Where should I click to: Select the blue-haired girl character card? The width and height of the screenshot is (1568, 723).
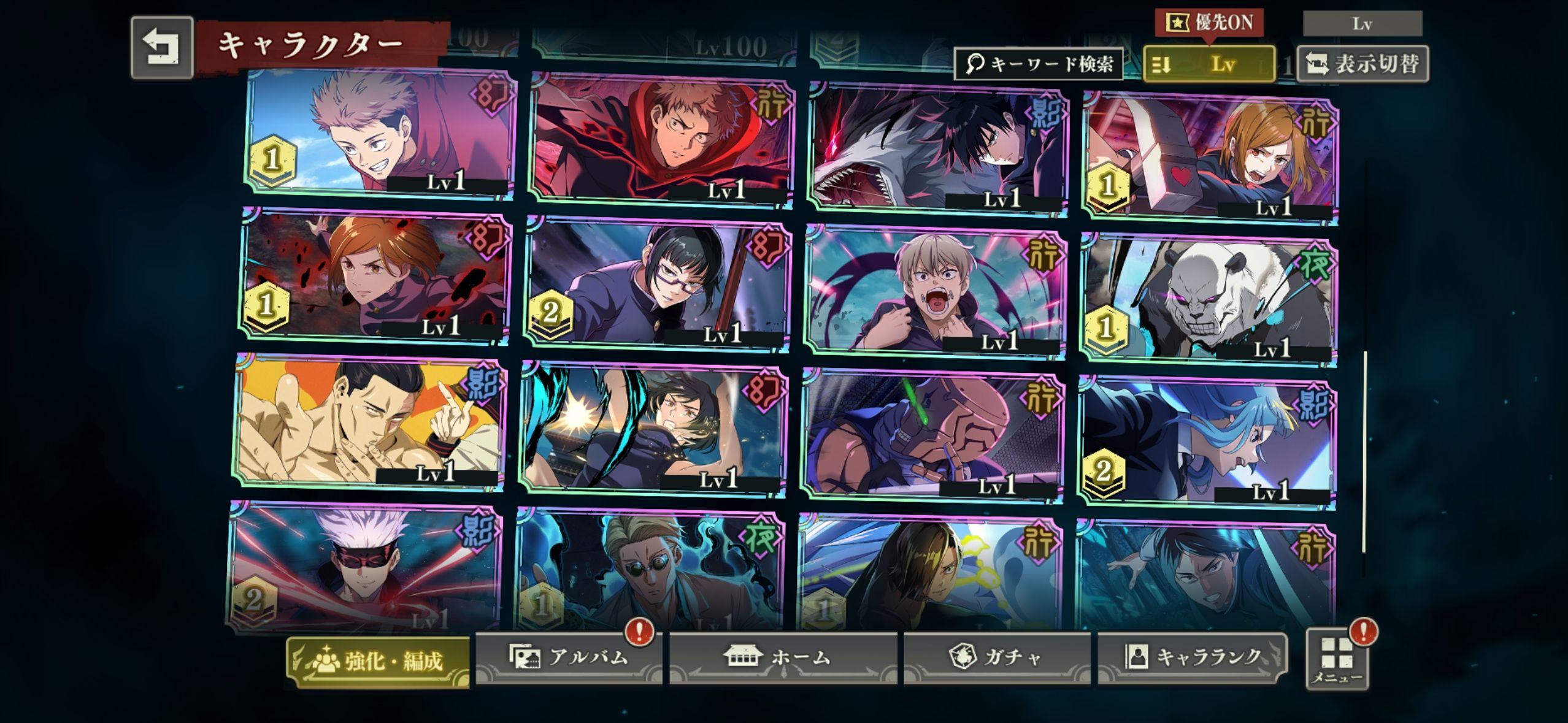point(1205,441)
